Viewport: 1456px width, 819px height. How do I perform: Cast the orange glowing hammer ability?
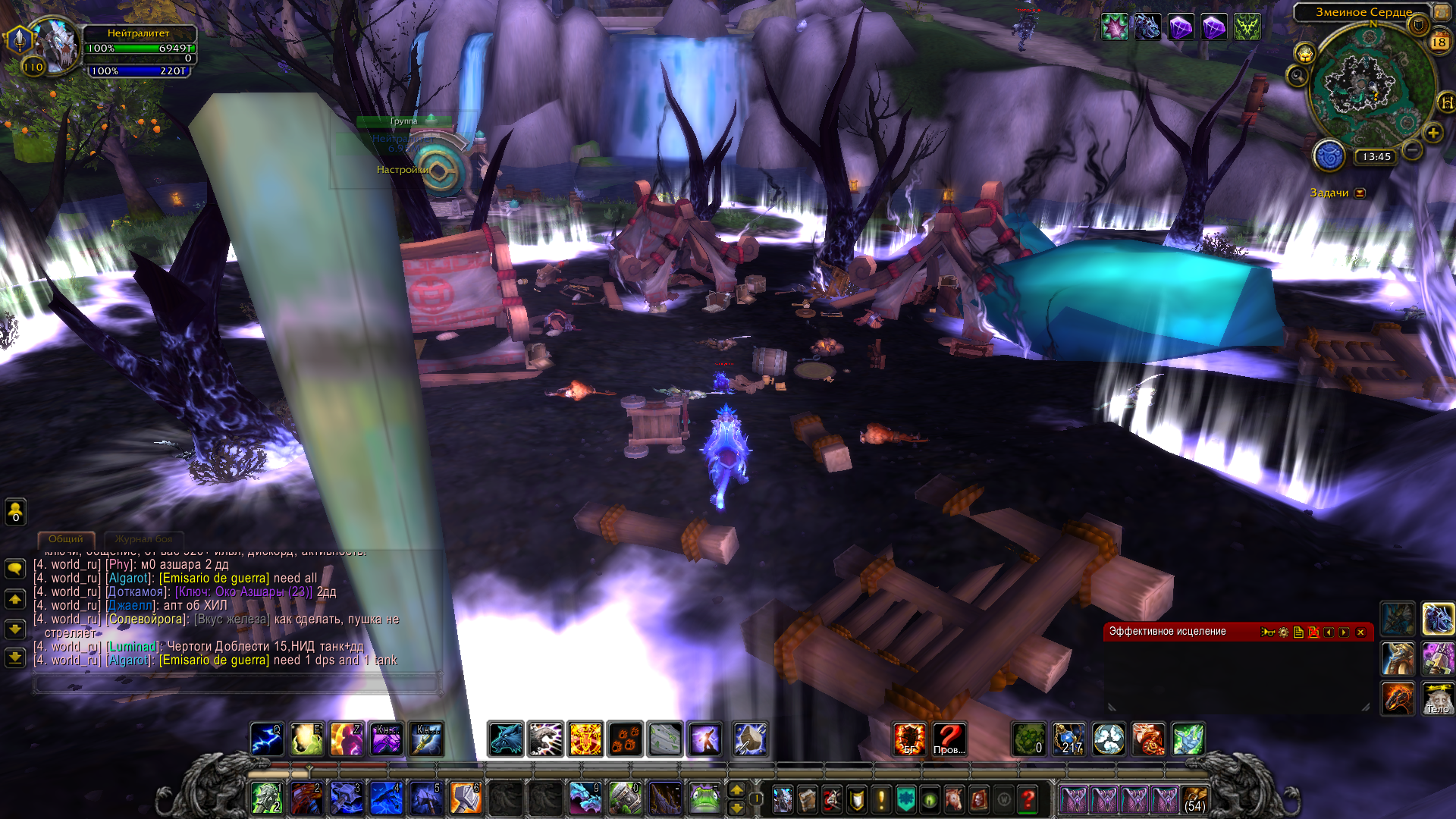tap(466, 799)
